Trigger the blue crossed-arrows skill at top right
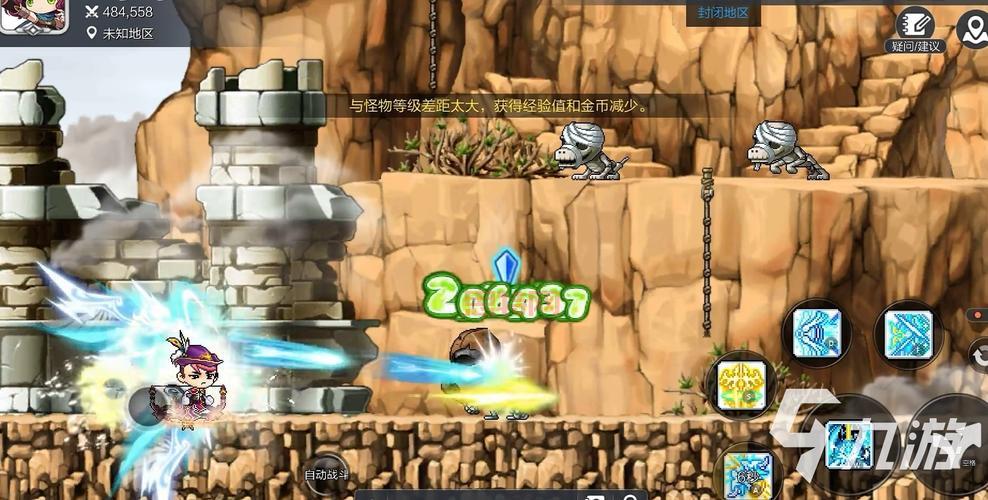This screenshot has width=988, height=500. point(908,334)
